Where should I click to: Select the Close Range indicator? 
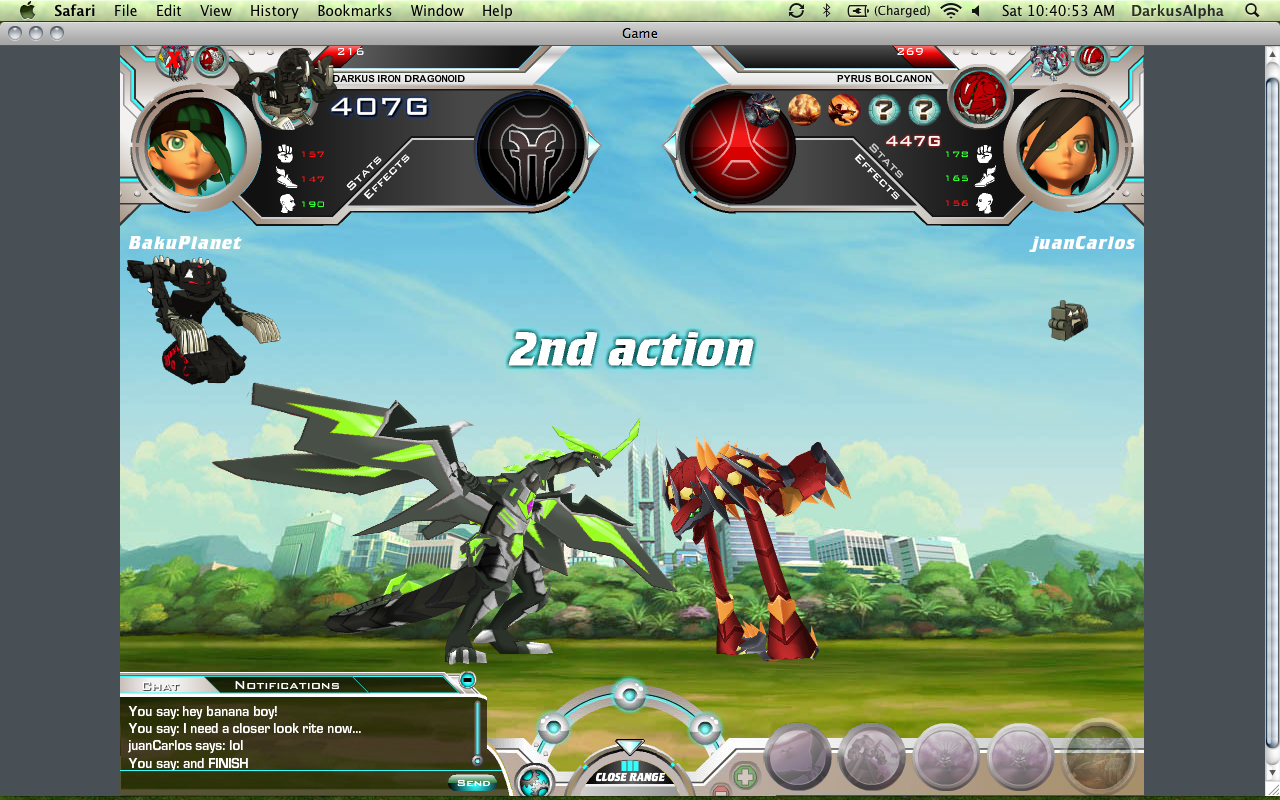point(630,777)
